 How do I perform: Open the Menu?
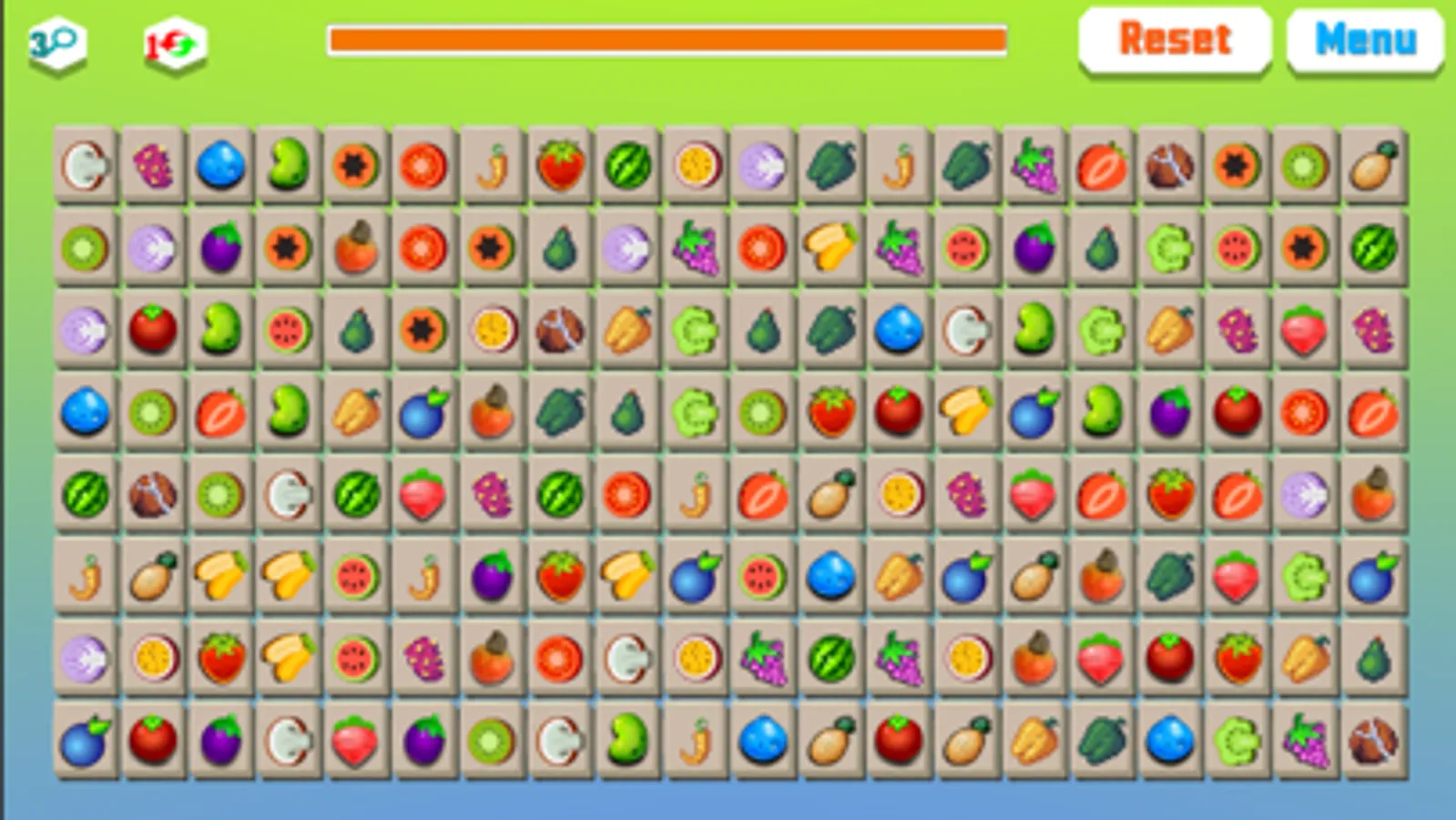tap(1363, 38)
